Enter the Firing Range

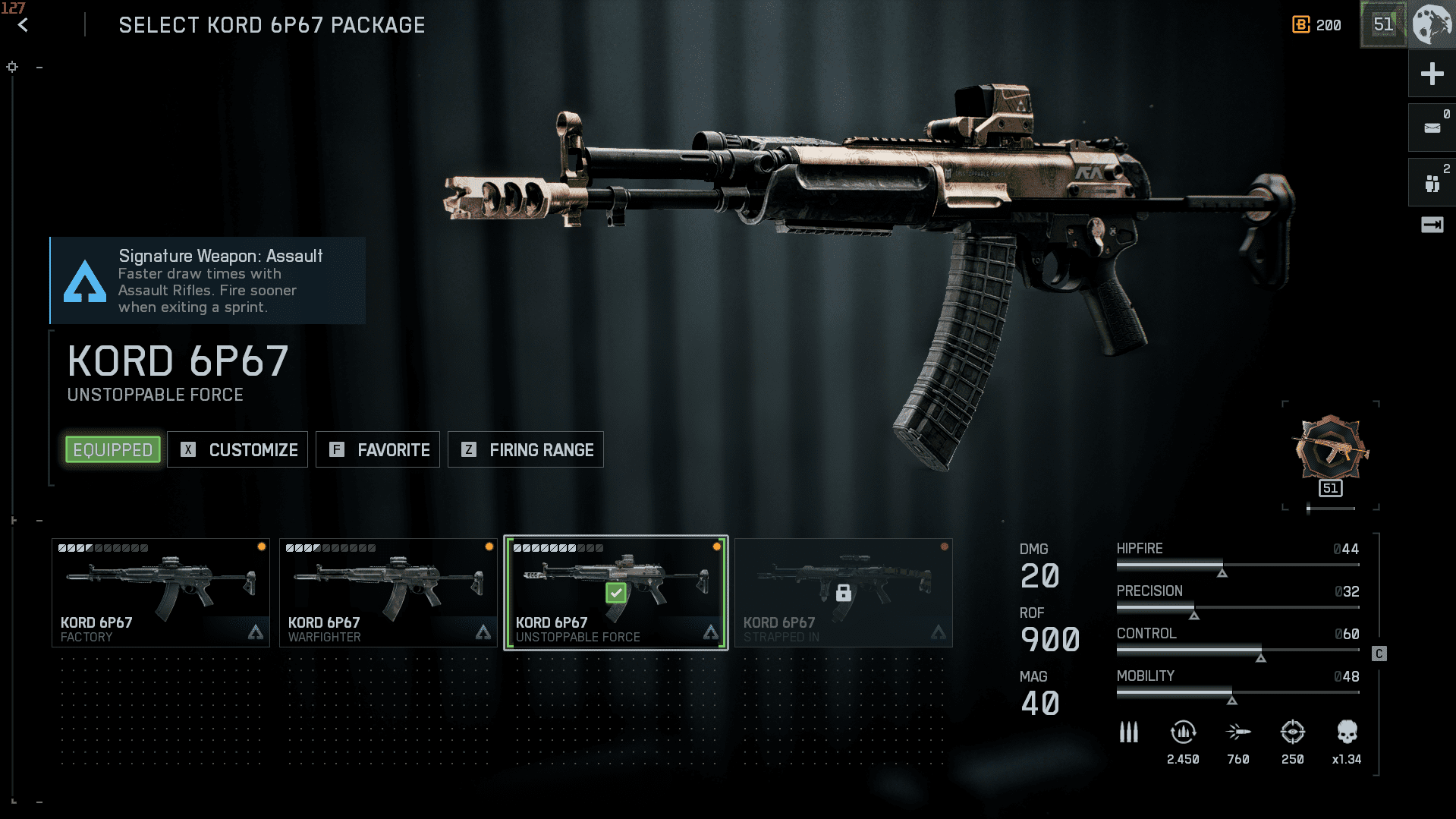click(x=526, y=450)
